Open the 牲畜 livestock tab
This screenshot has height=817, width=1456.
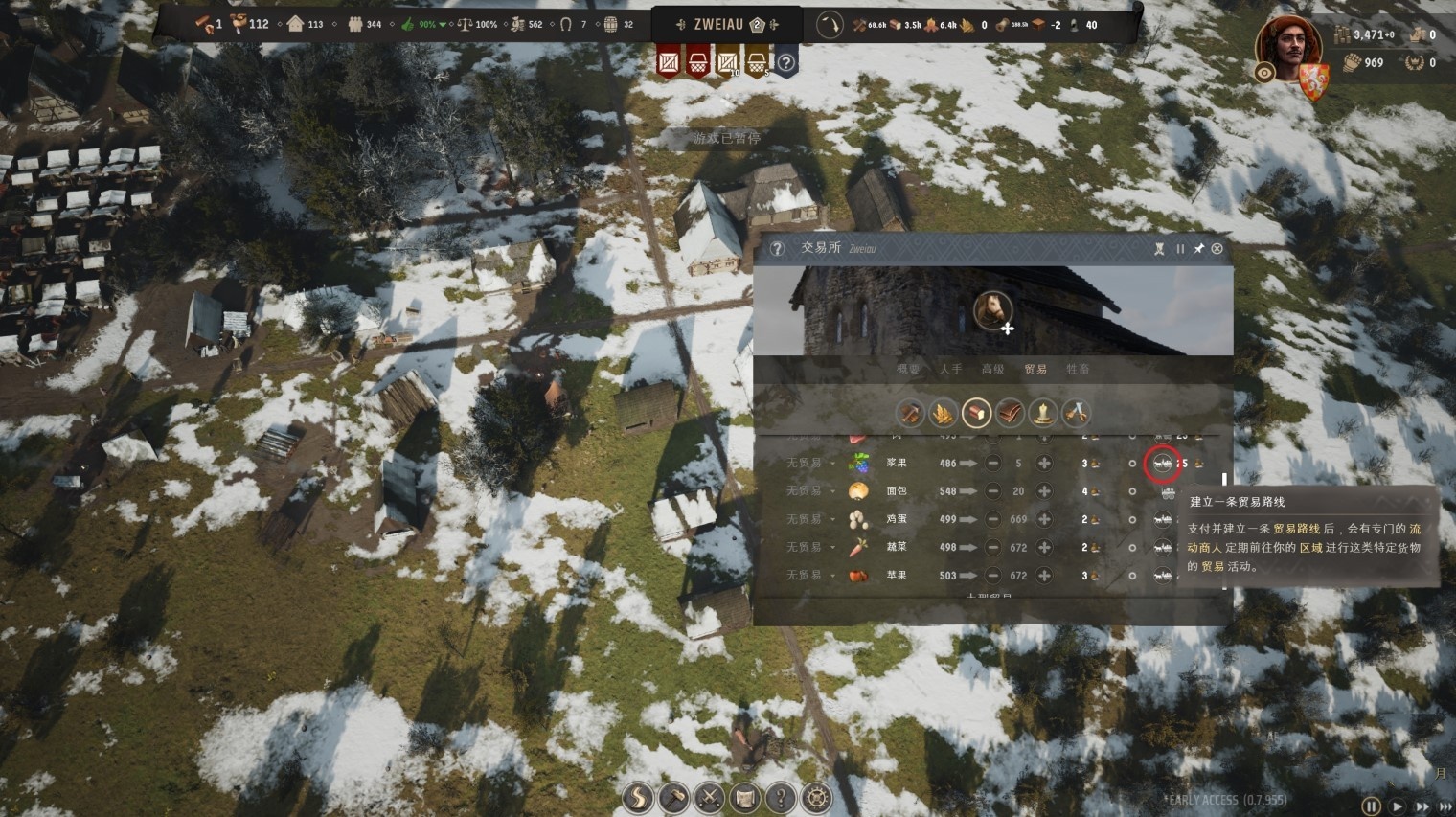click(x=1078, y=370)
